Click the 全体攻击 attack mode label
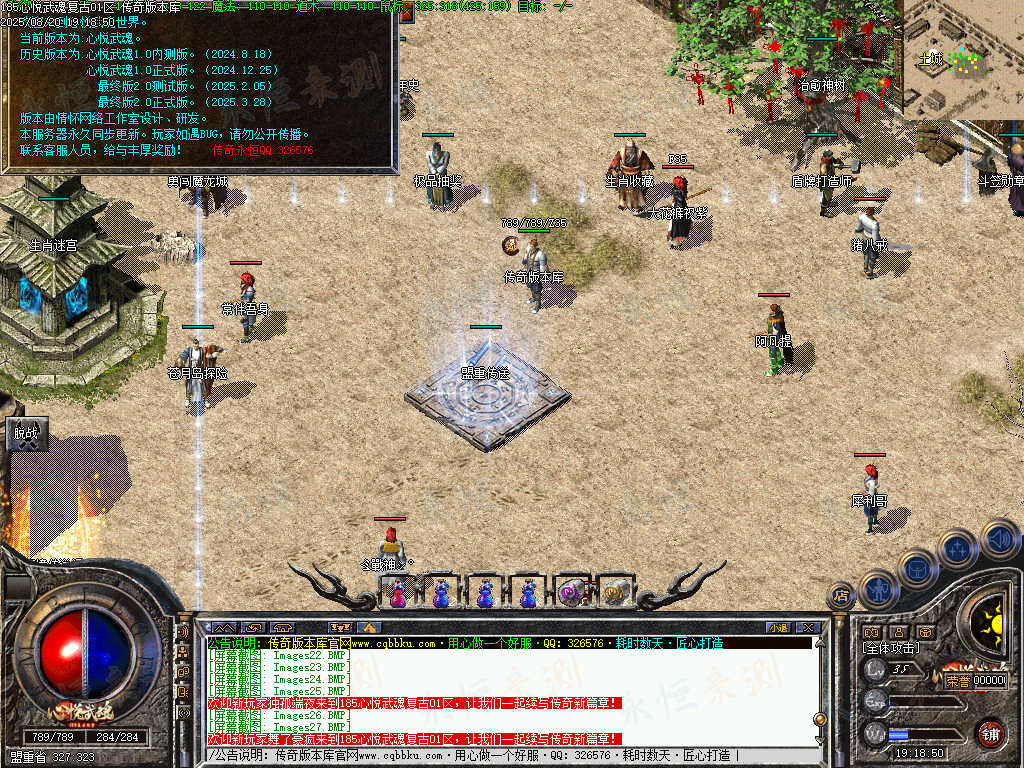The width and height of the screenshot is (1024, 768). click(892, 648)
